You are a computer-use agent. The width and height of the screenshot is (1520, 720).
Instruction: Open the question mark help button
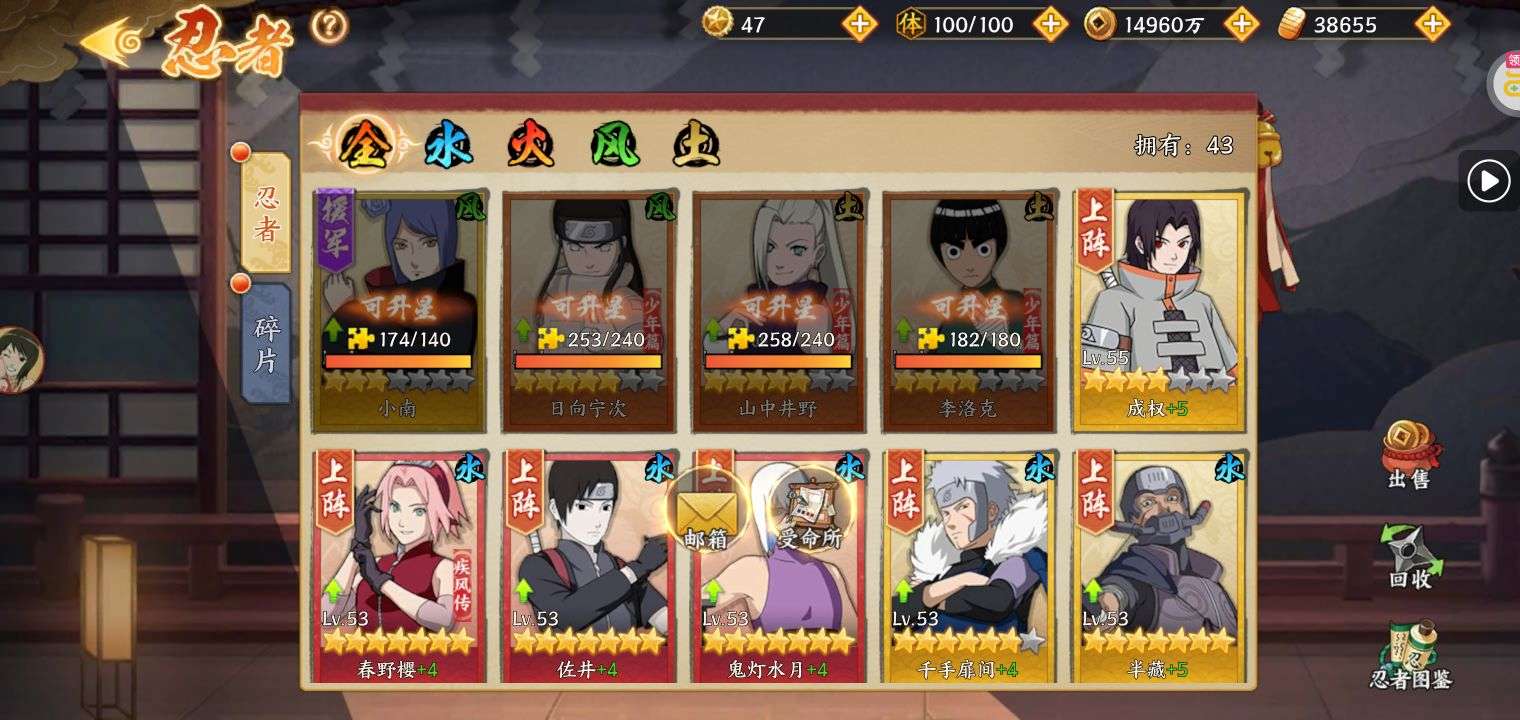329,26
